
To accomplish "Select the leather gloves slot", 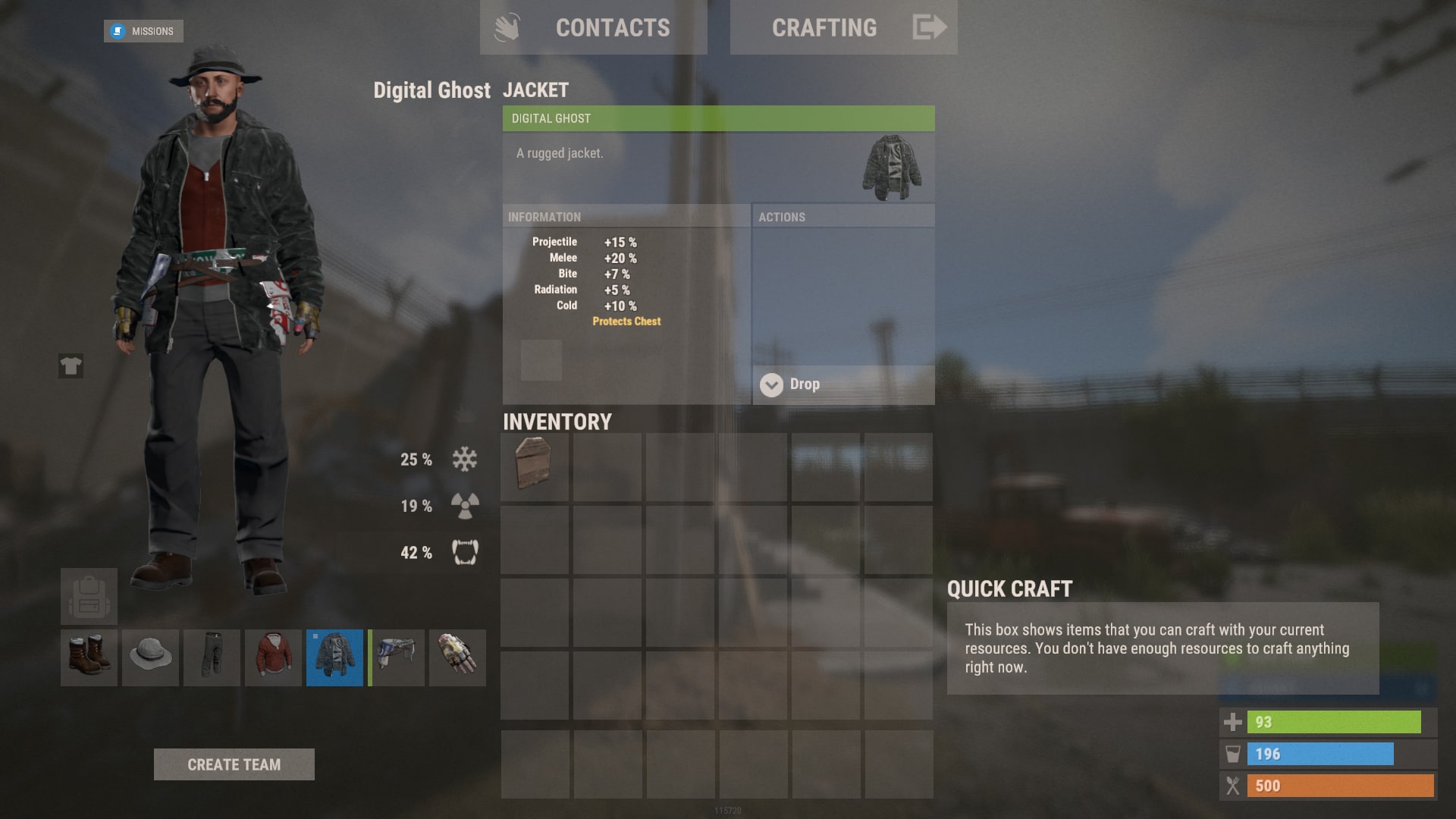I will pos(457,657).
